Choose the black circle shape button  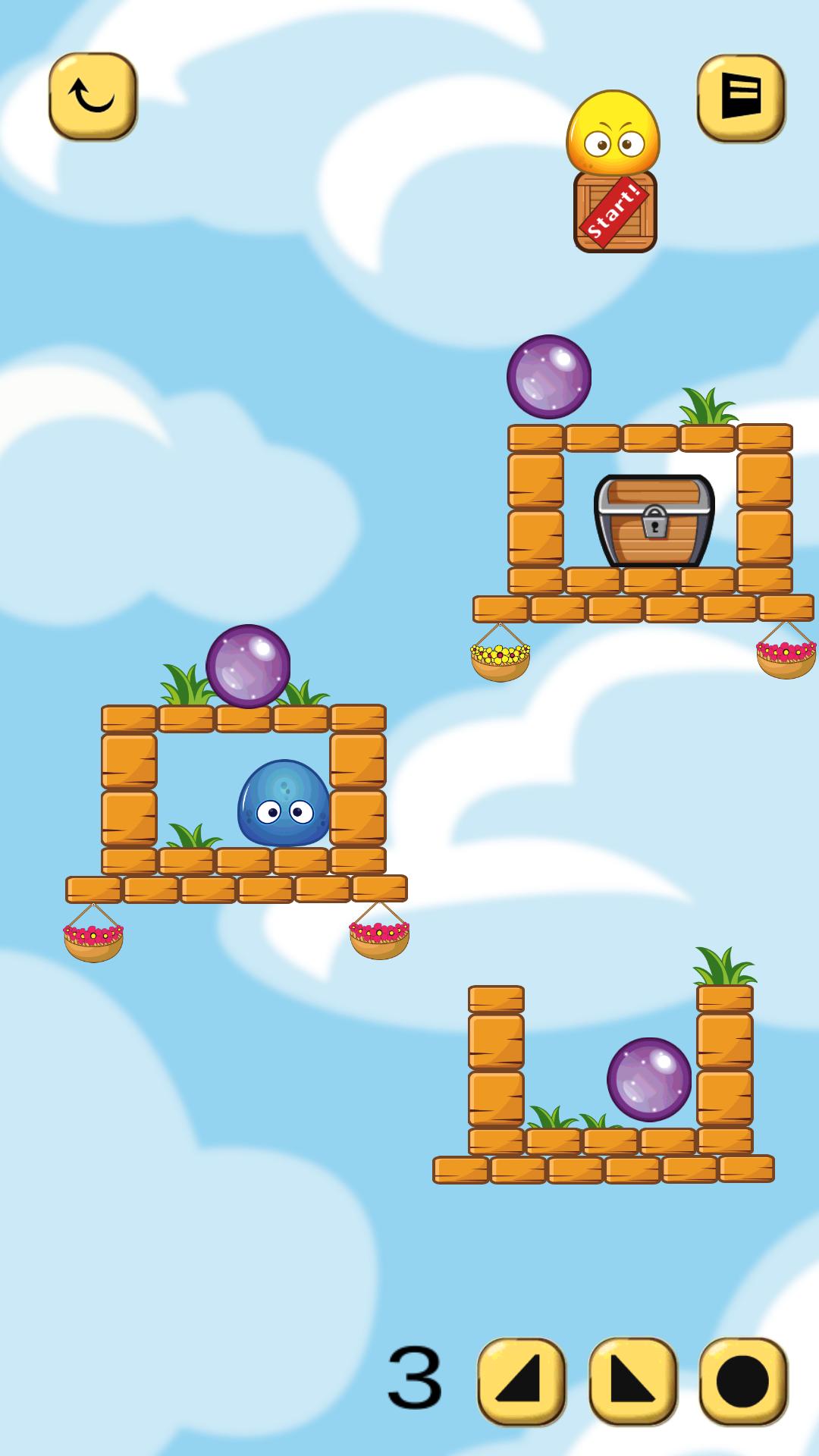(743, 1381)
